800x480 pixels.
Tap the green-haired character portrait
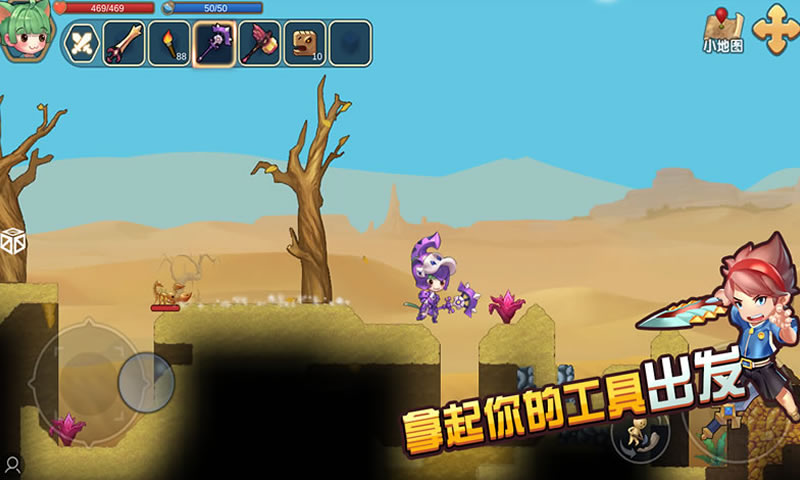tap(26, 32)
